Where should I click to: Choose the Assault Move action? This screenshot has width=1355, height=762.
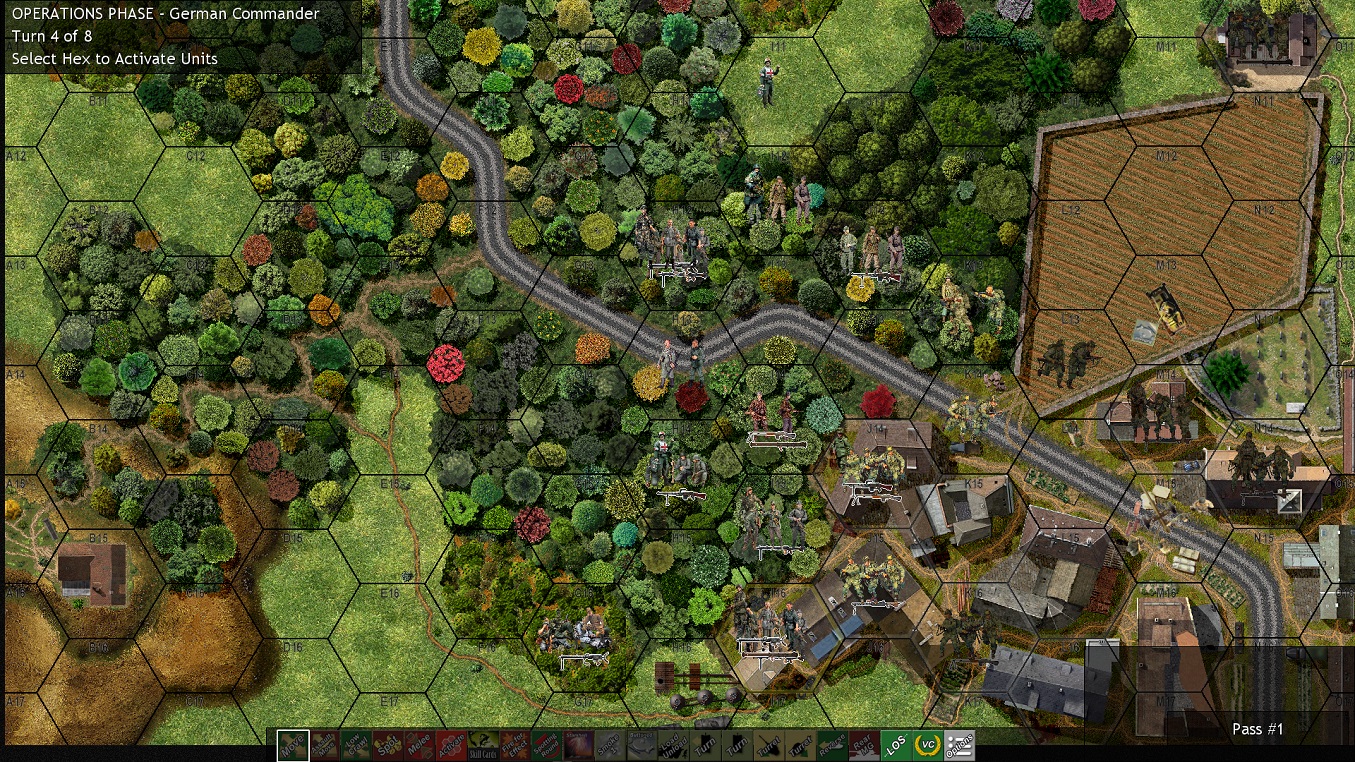click(x=325, y=745)
